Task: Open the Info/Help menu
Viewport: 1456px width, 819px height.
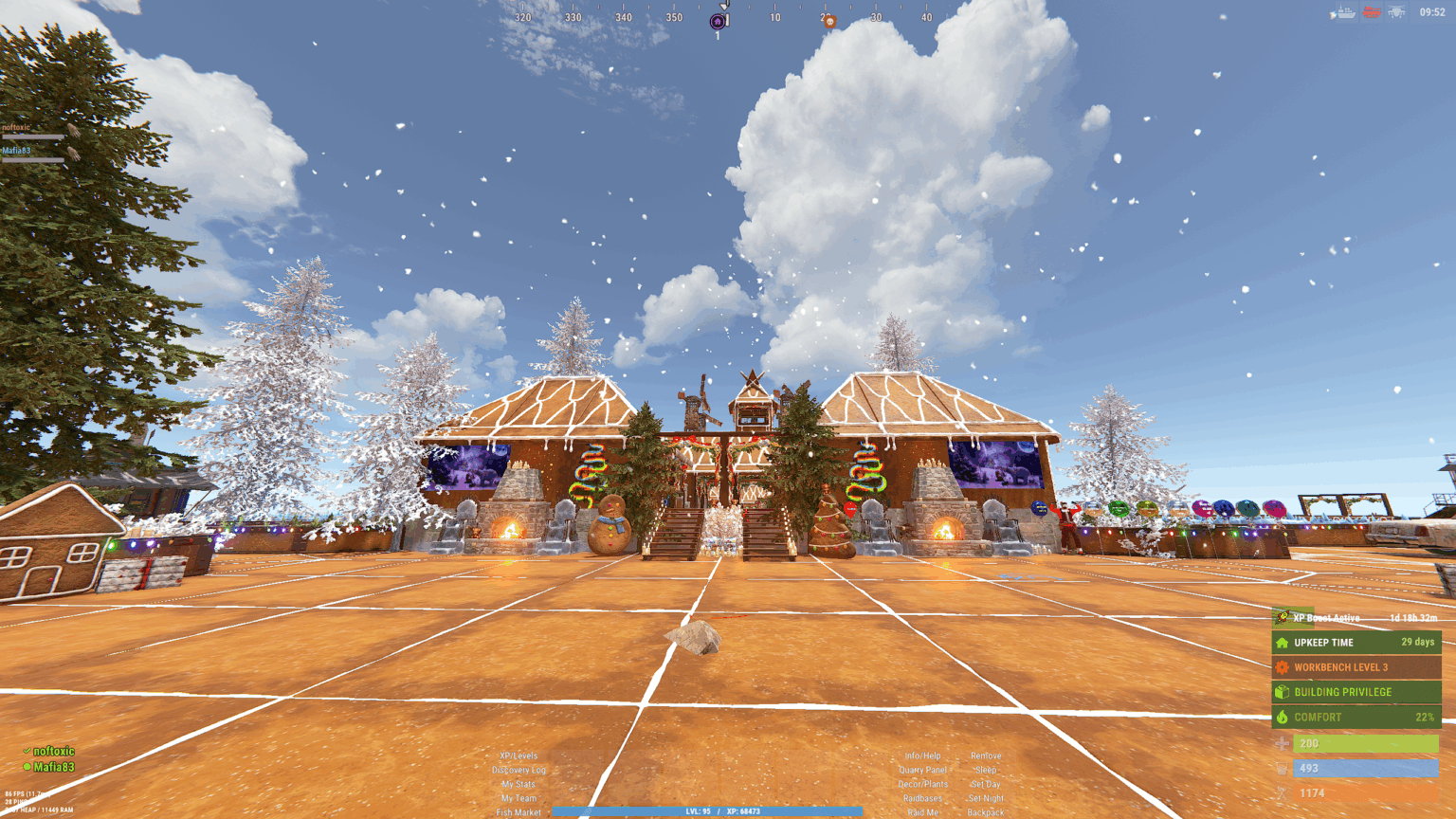Action: (922, 755)
